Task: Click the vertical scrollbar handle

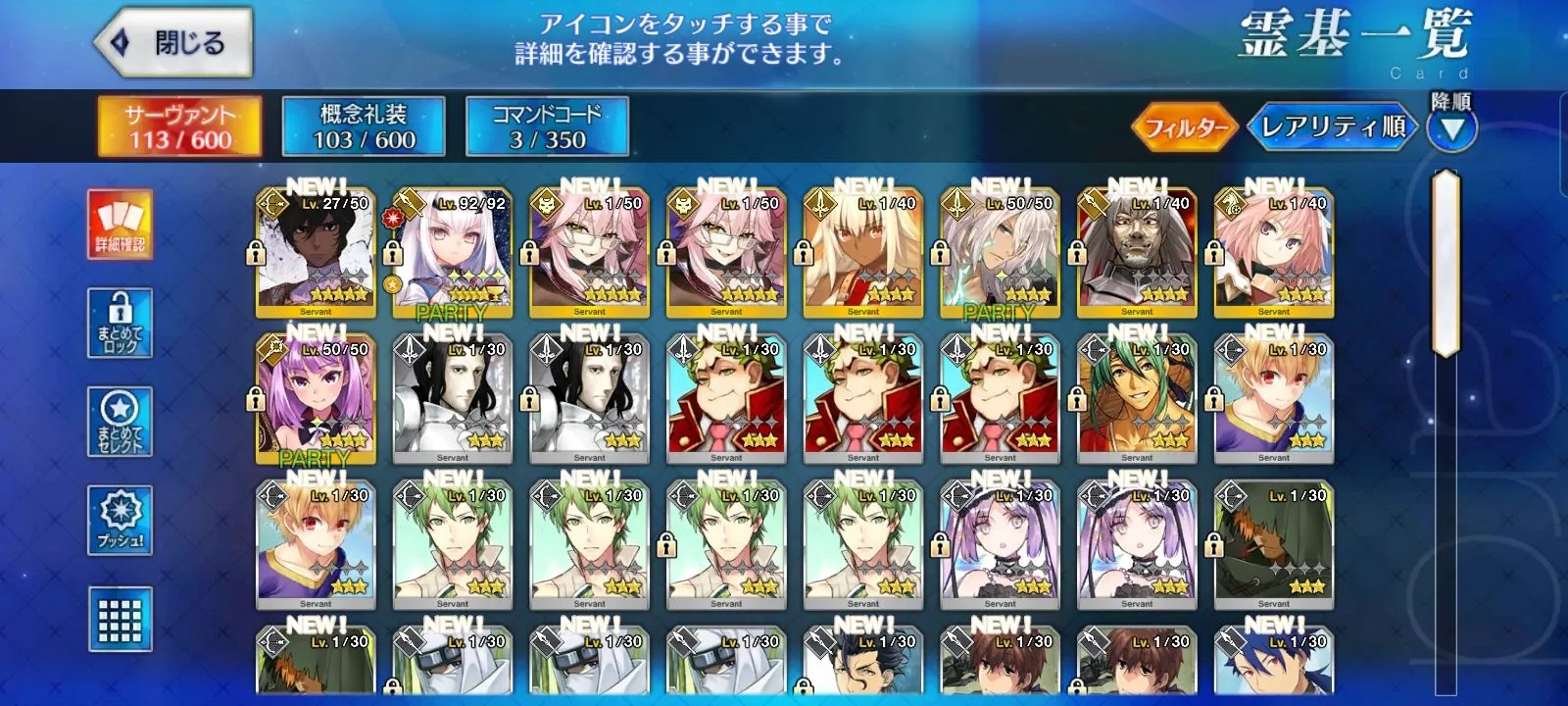Action: [x=1445, y=265]
